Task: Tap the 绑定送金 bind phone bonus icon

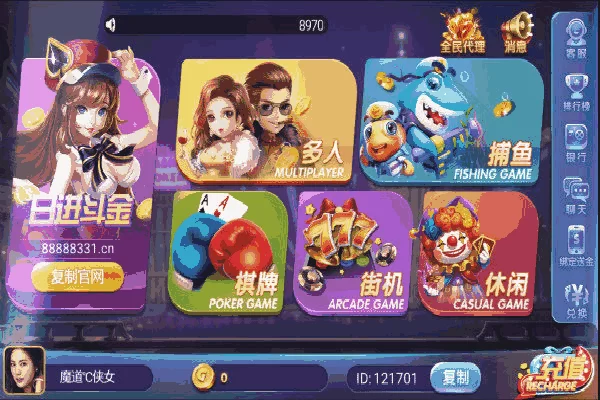Action: click(x=577, y=244)
